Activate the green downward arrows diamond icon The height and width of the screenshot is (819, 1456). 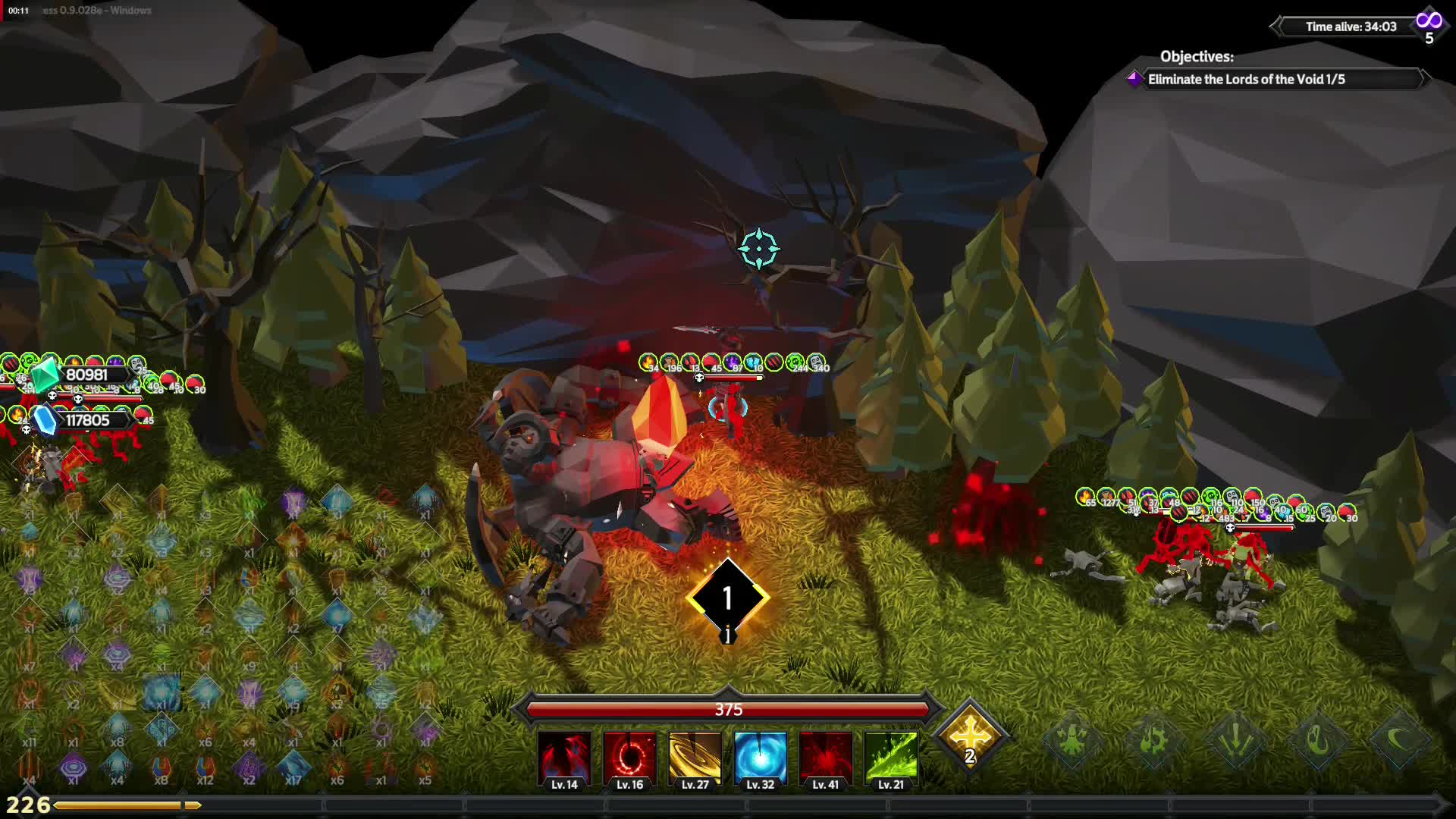(x=1235, y=739)
